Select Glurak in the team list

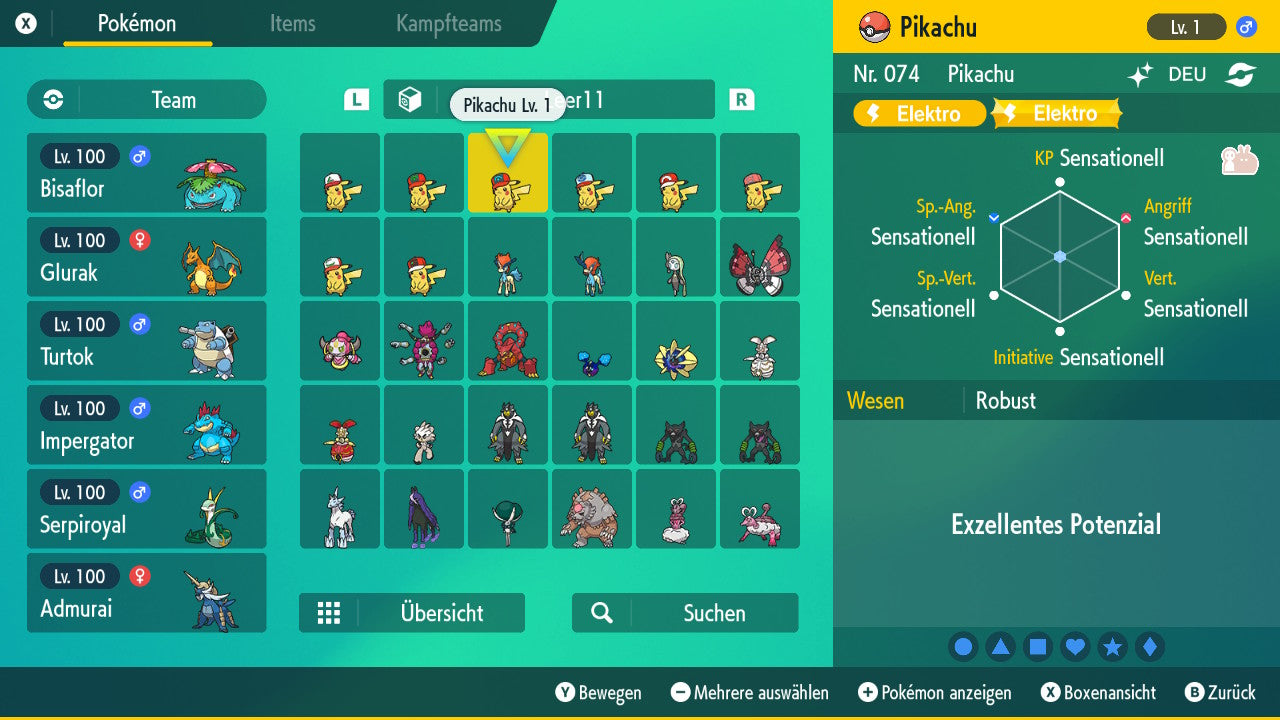(146, 256)
